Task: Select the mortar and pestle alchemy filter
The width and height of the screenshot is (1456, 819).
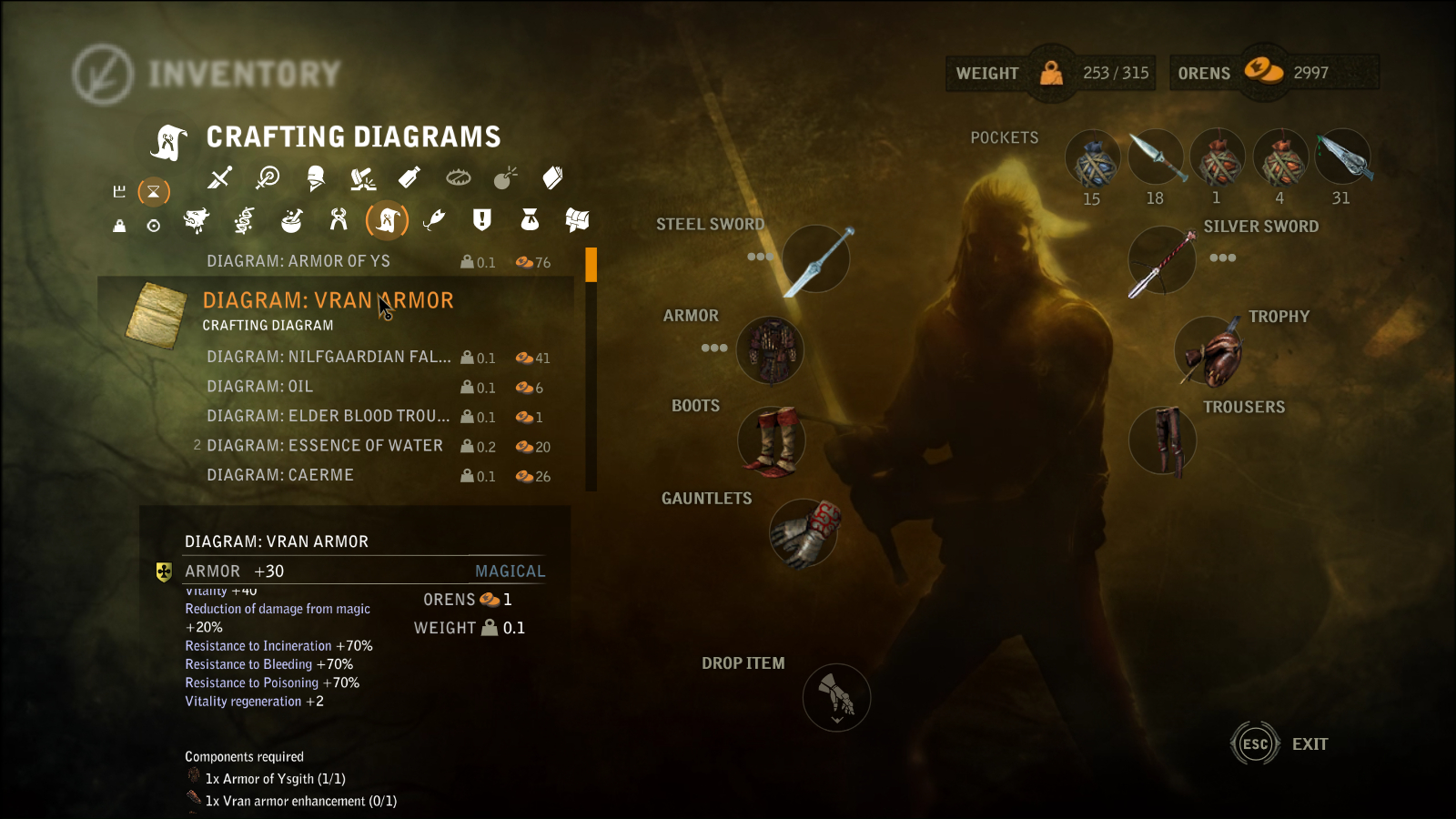Action: pyautogui.click(x=293, y=221)
